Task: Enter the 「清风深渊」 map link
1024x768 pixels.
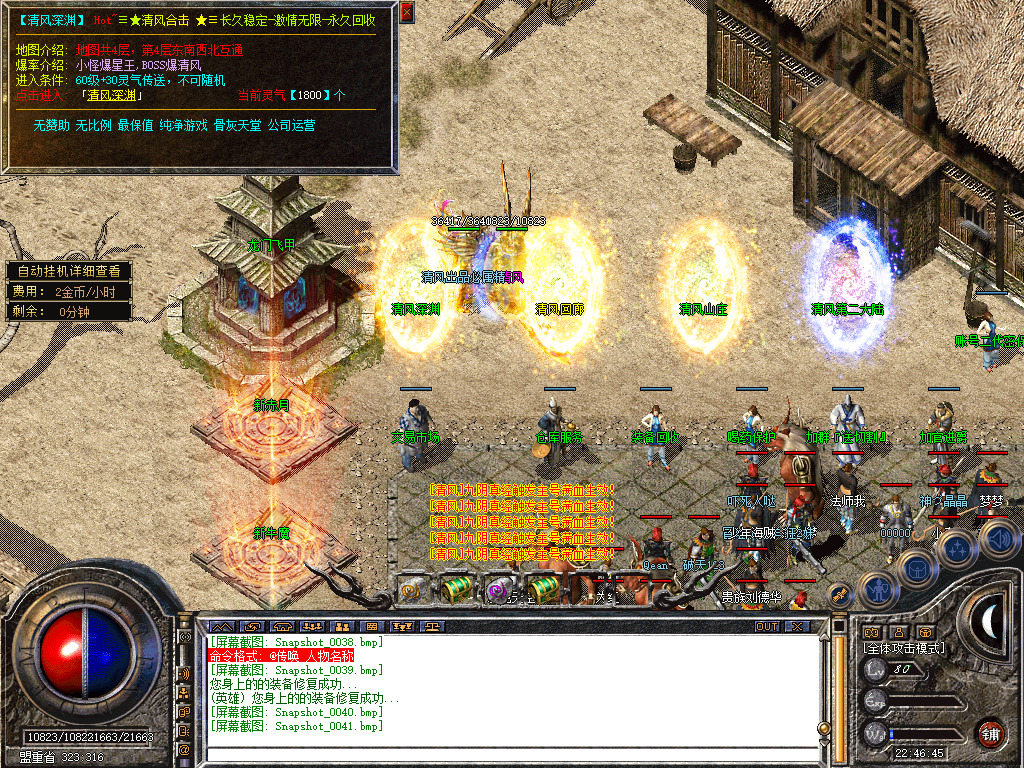Action: click(x=114, y=96)
